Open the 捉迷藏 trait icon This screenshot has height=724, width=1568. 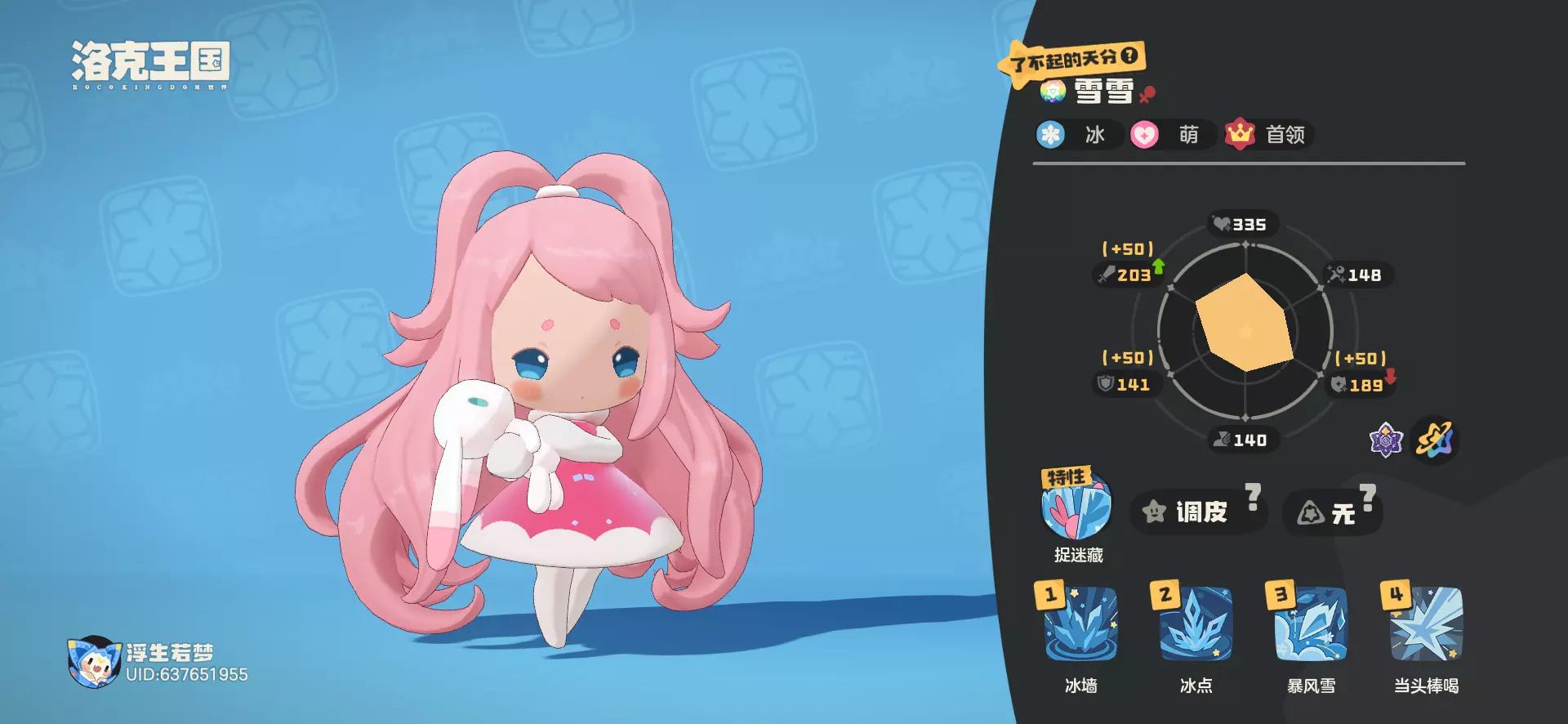pos(1076,507)
